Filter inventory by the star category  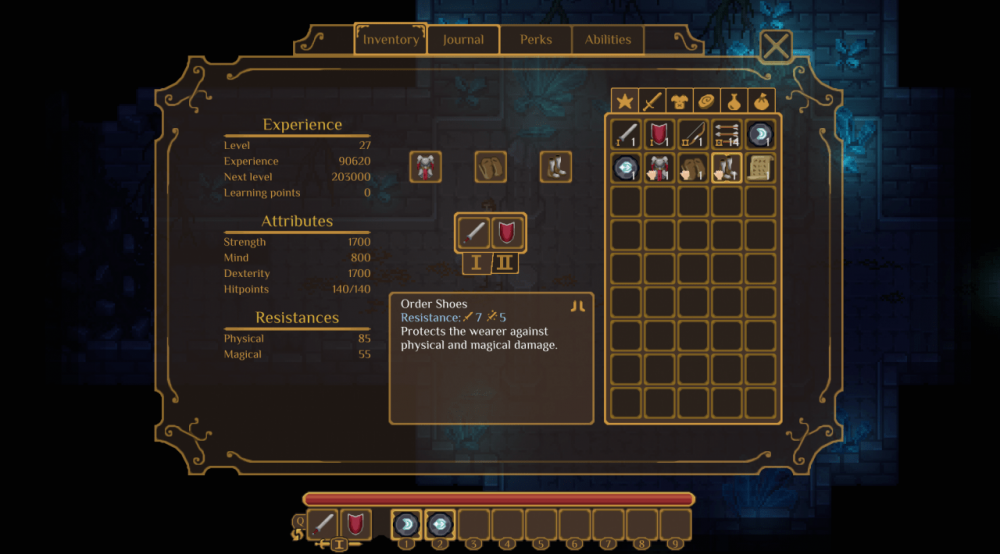tap(625, 101)
